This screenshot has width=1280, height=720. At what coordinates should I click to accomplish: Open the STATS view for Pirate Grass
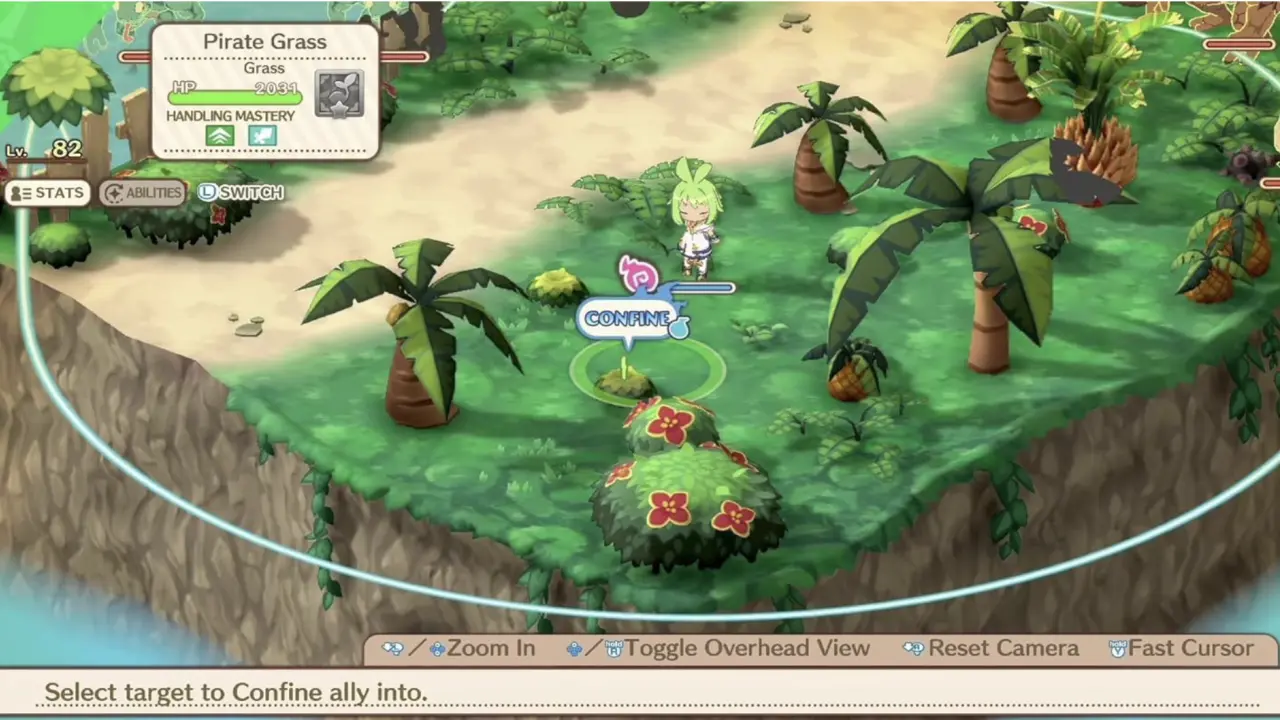[x=47, y=193]
